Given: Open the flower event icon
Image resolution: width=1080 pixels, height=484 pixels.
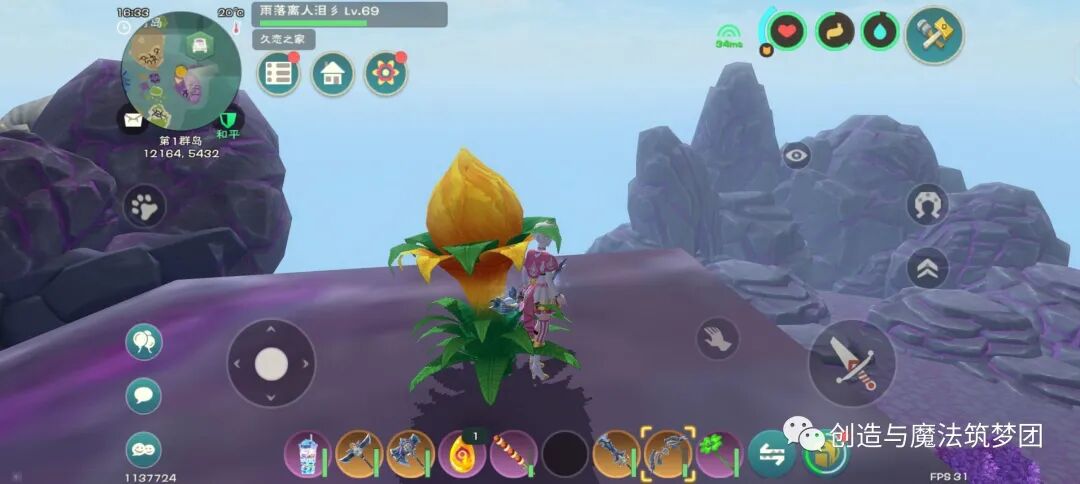Looking at the screenshot, I should pyautogui.click(x=385, y=73).
